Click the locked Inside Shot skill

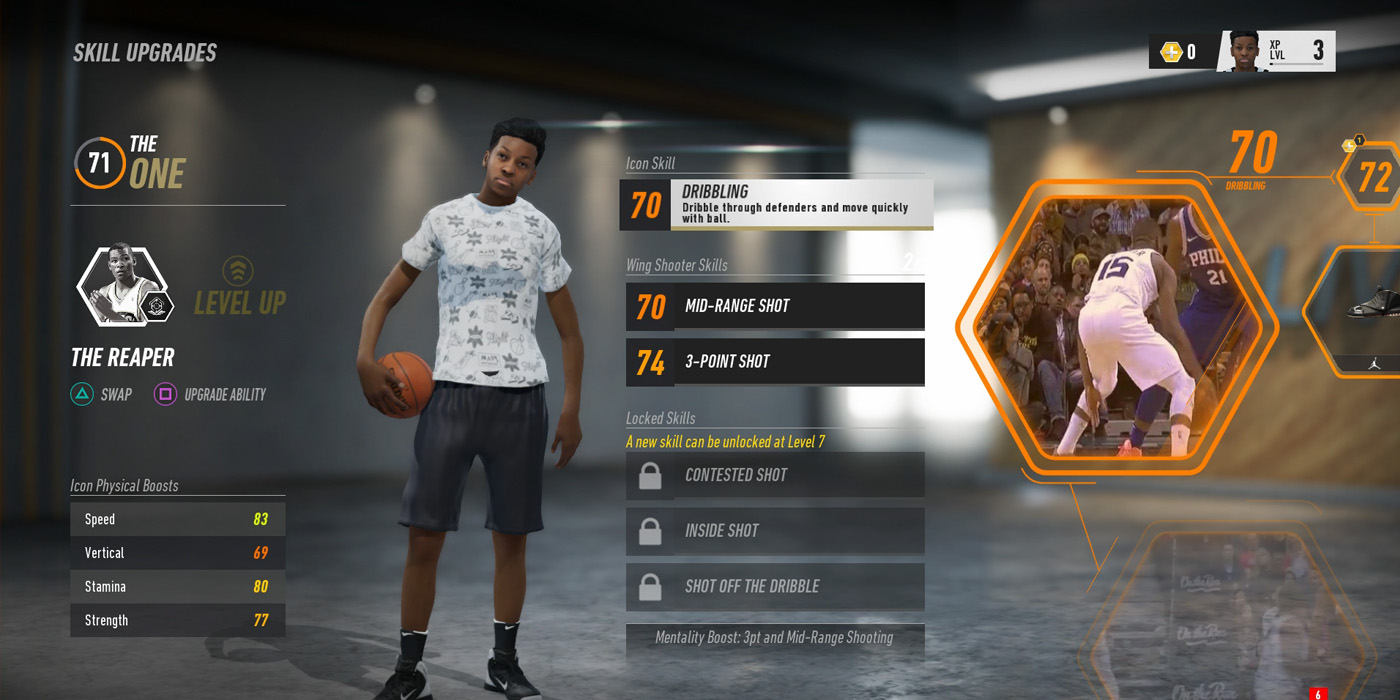click(775, 531)
